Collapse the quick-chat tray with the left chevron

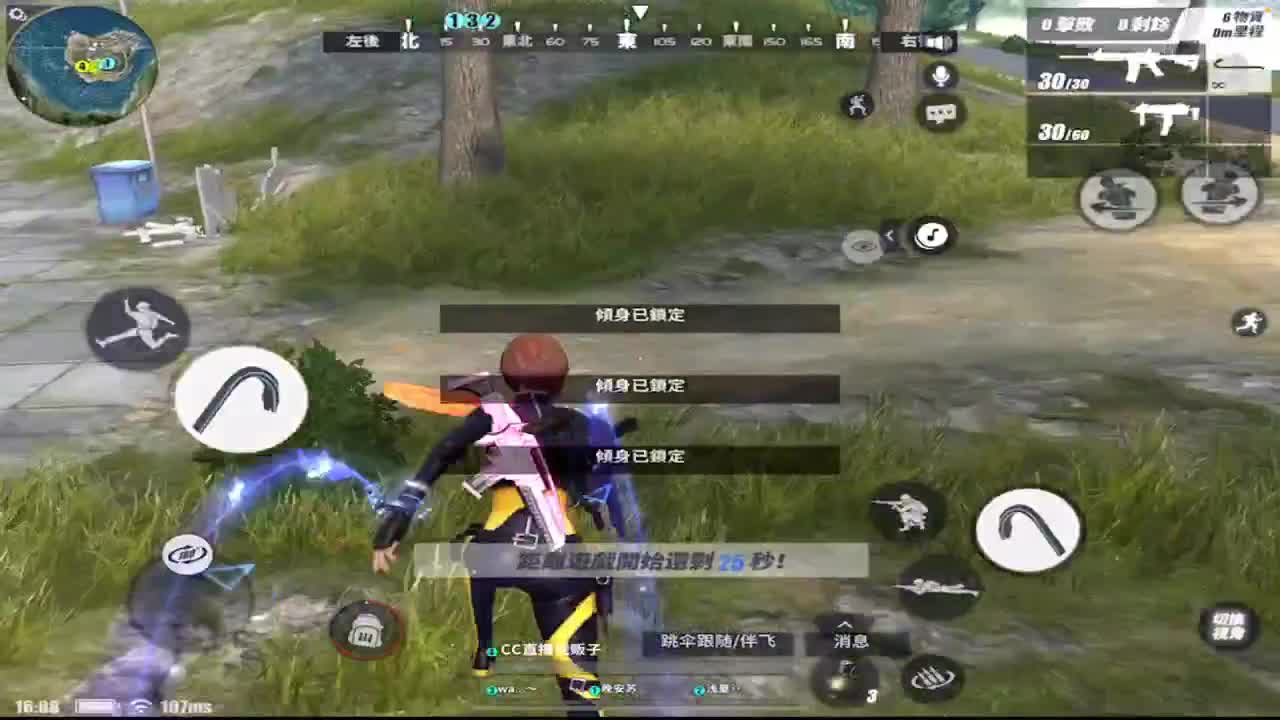pos(890,232)
